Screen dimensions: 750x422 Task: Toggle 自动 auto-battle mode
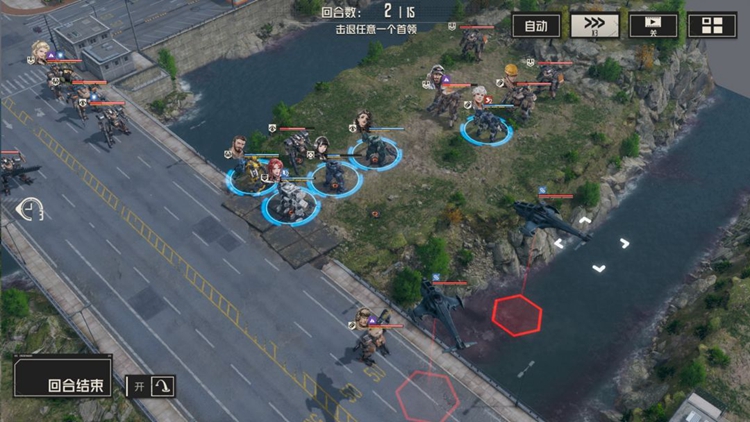click(536, 25)
